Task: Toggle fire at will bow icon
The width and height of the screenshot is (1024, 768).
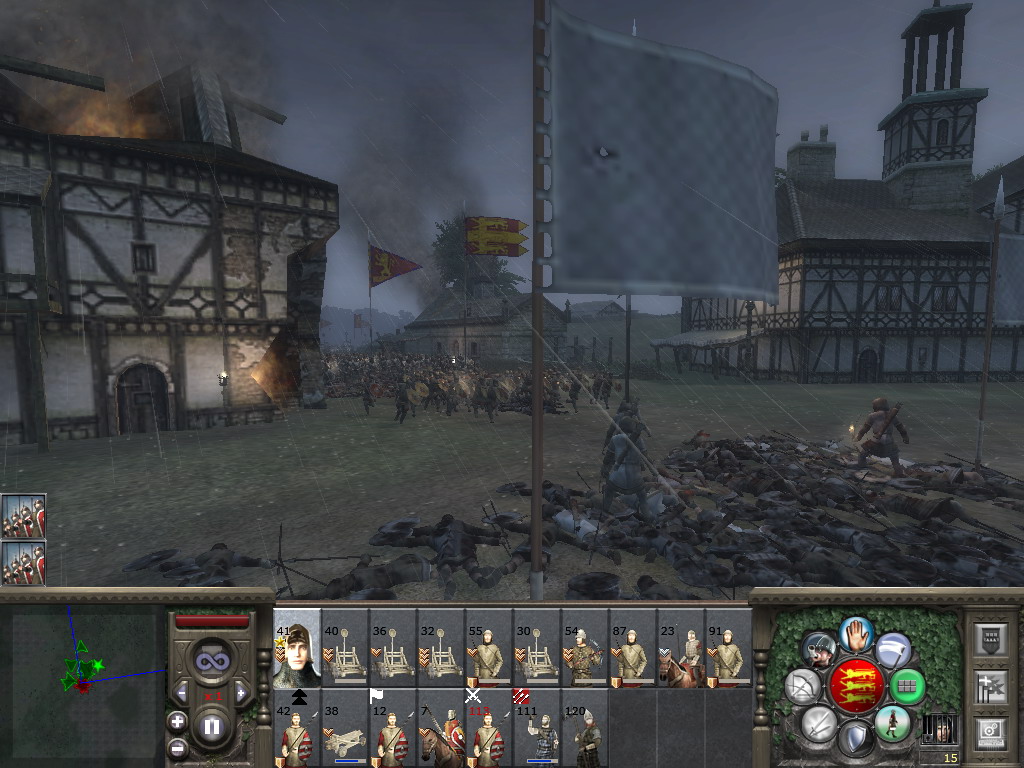Action: (803, 687)
